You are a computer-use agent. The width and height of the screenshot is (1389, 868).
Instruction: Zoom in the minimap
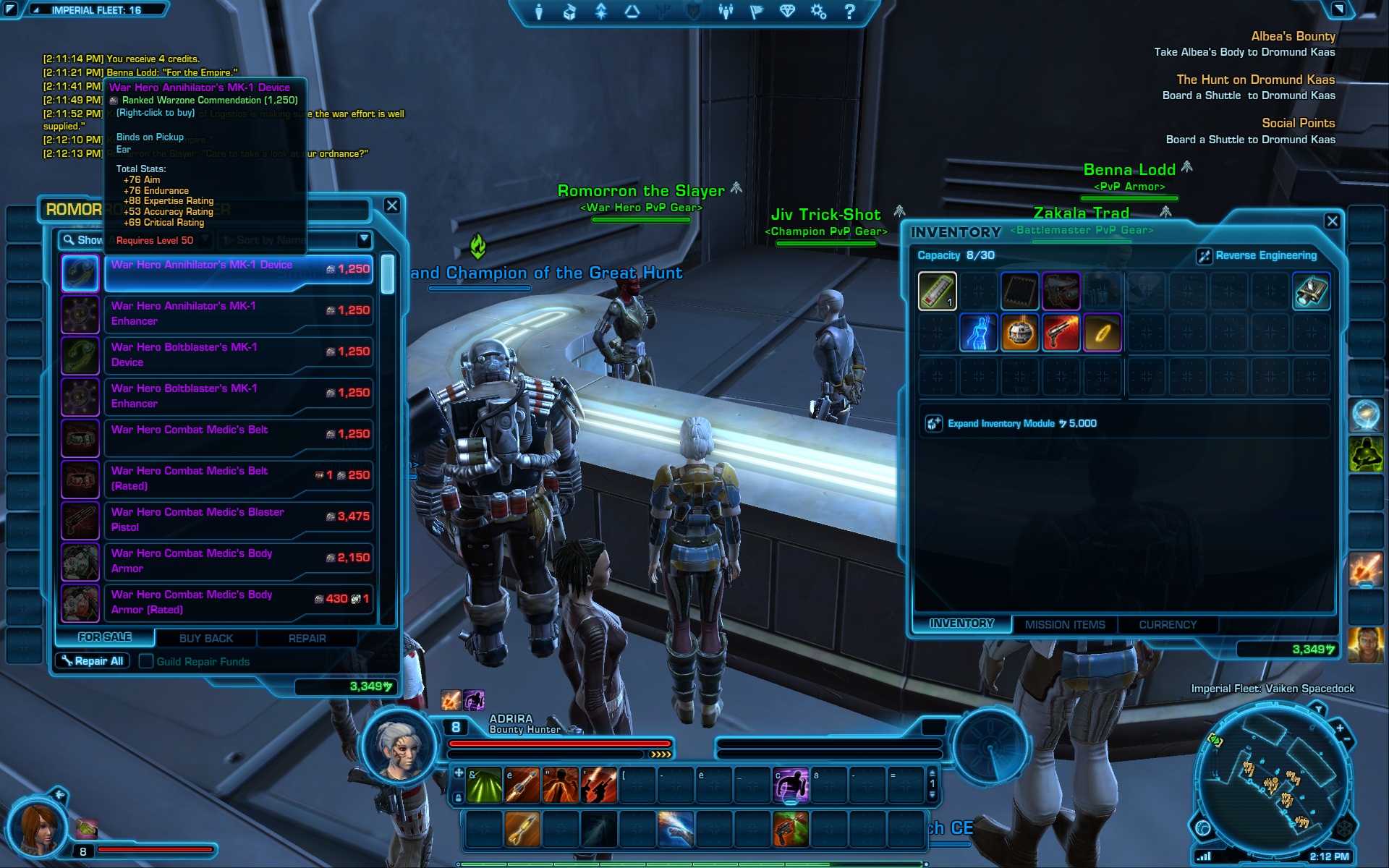(1339, 728)
